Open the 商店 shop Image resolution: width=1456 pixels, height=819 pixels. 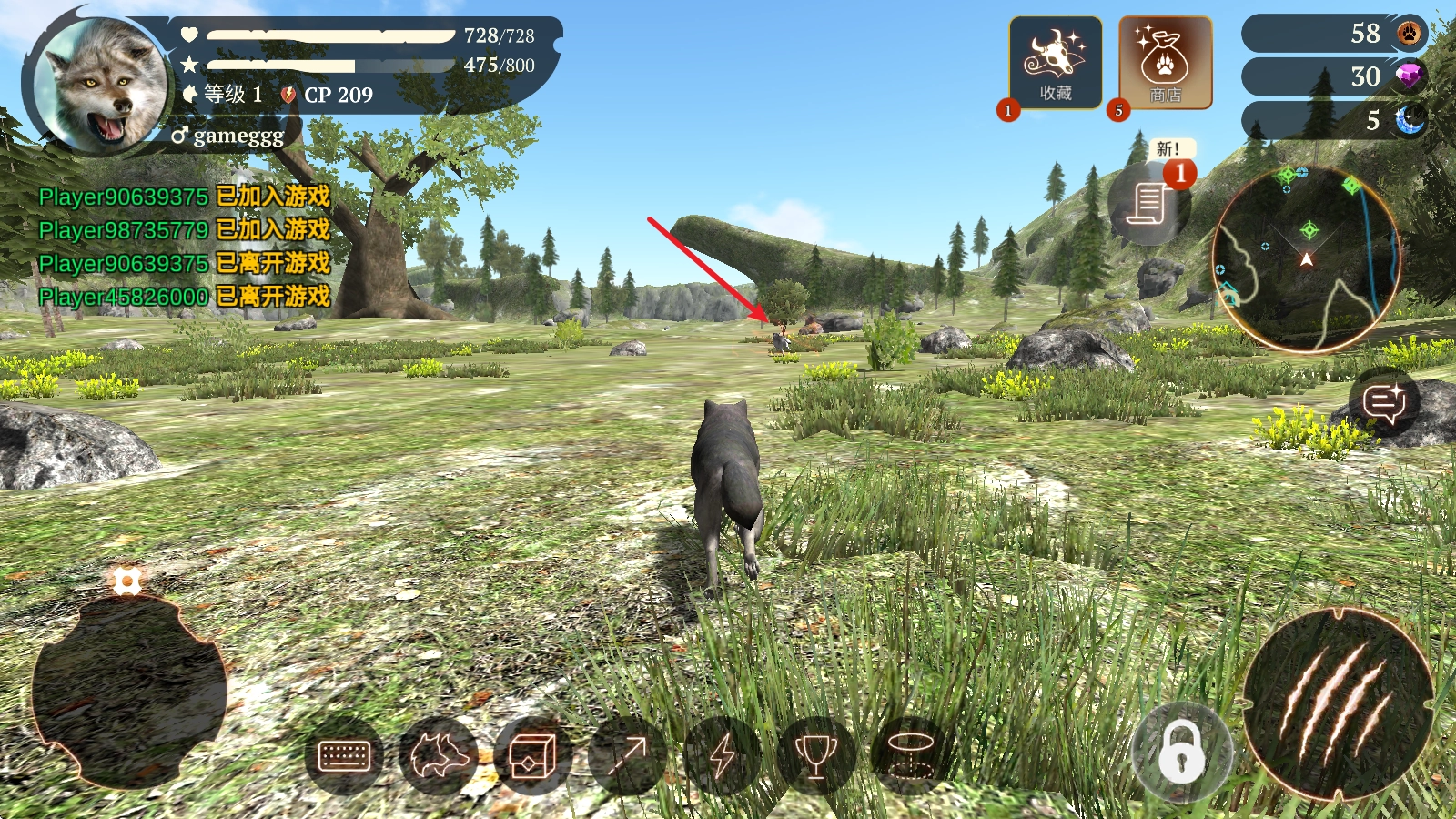pos(1165,64)
